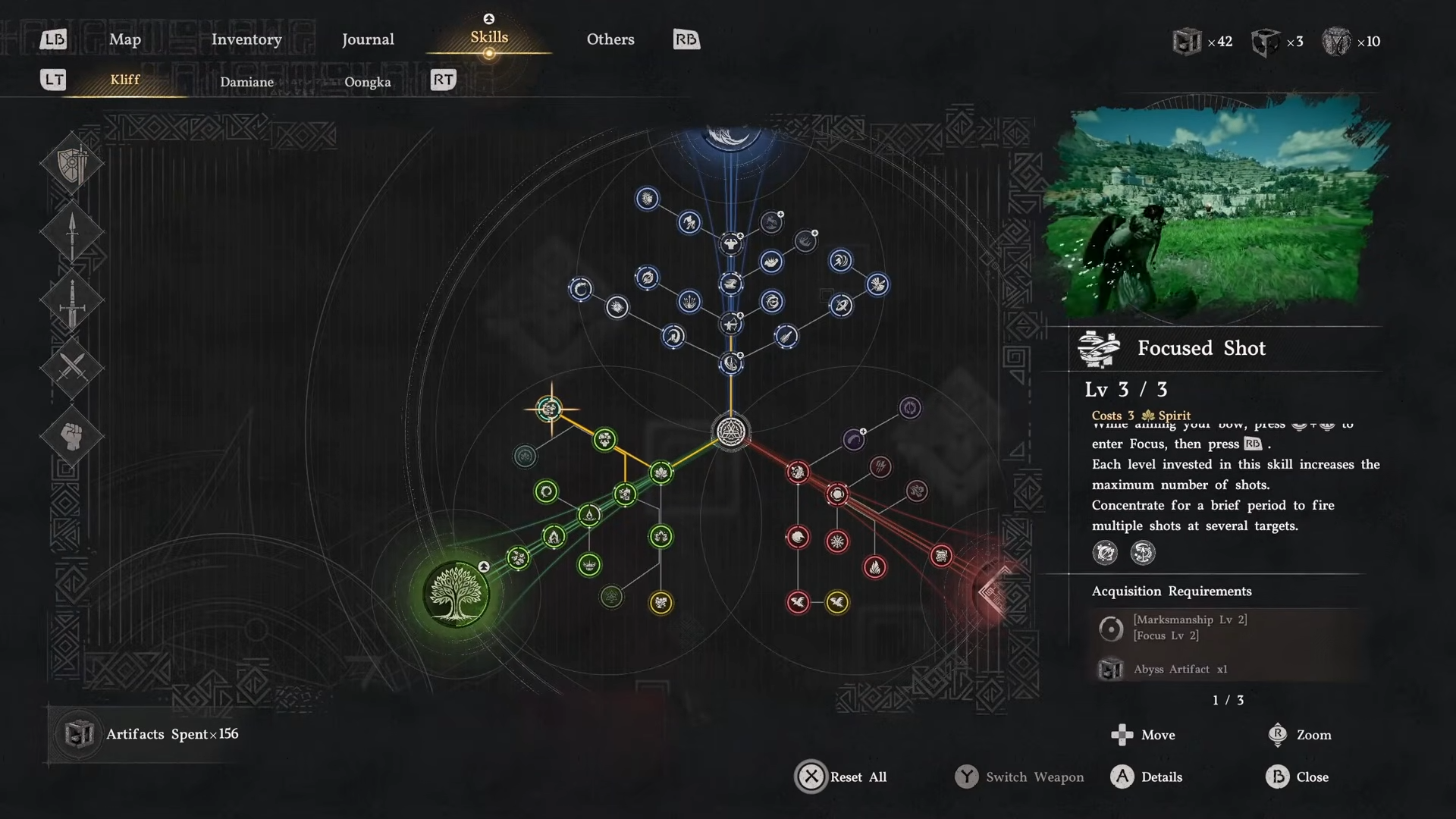Click the Focused Shot preview thumbnail

click(1213, 209)
